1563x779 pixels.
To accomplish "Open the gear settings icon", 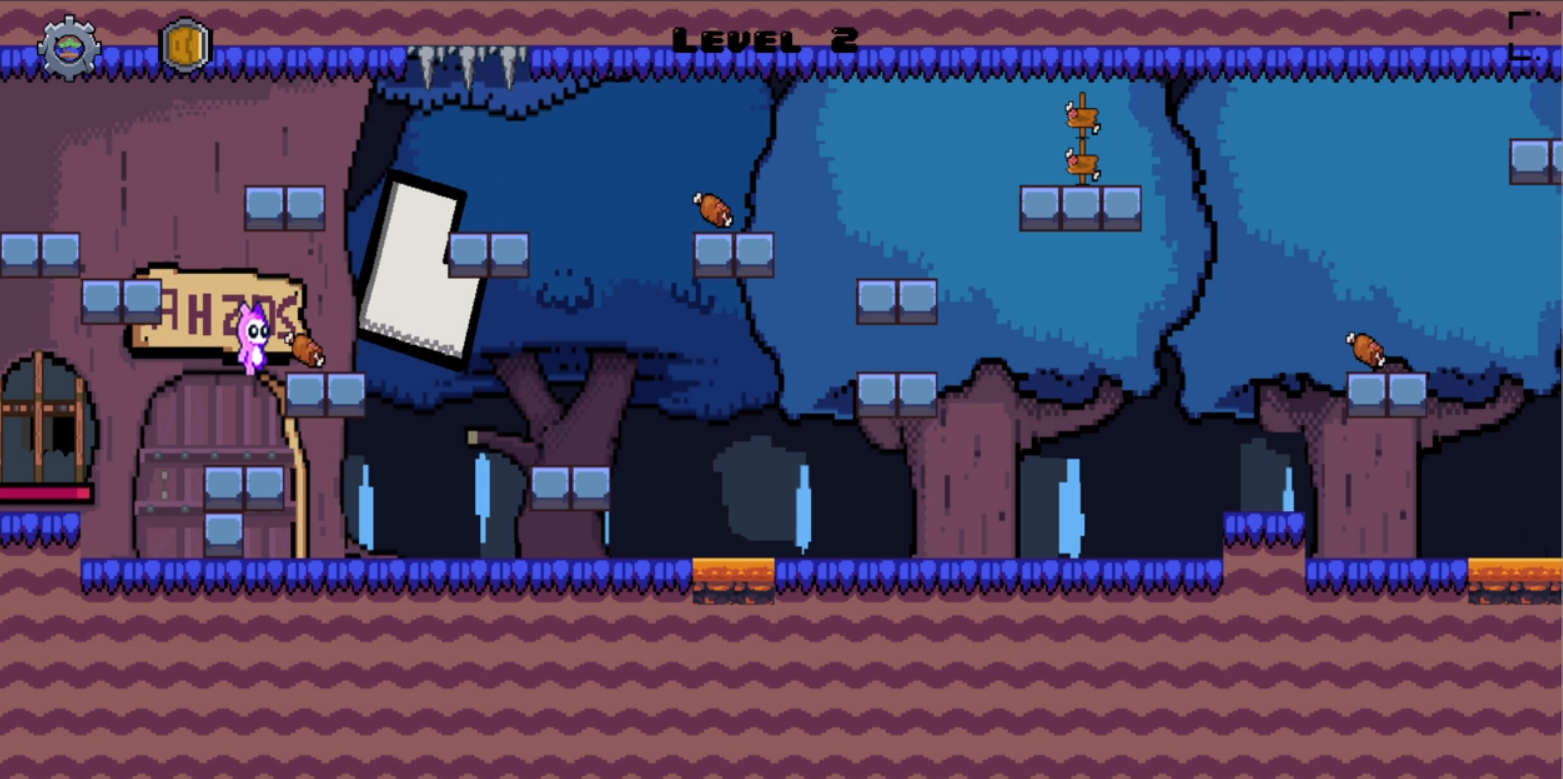I will click(68, 47).
